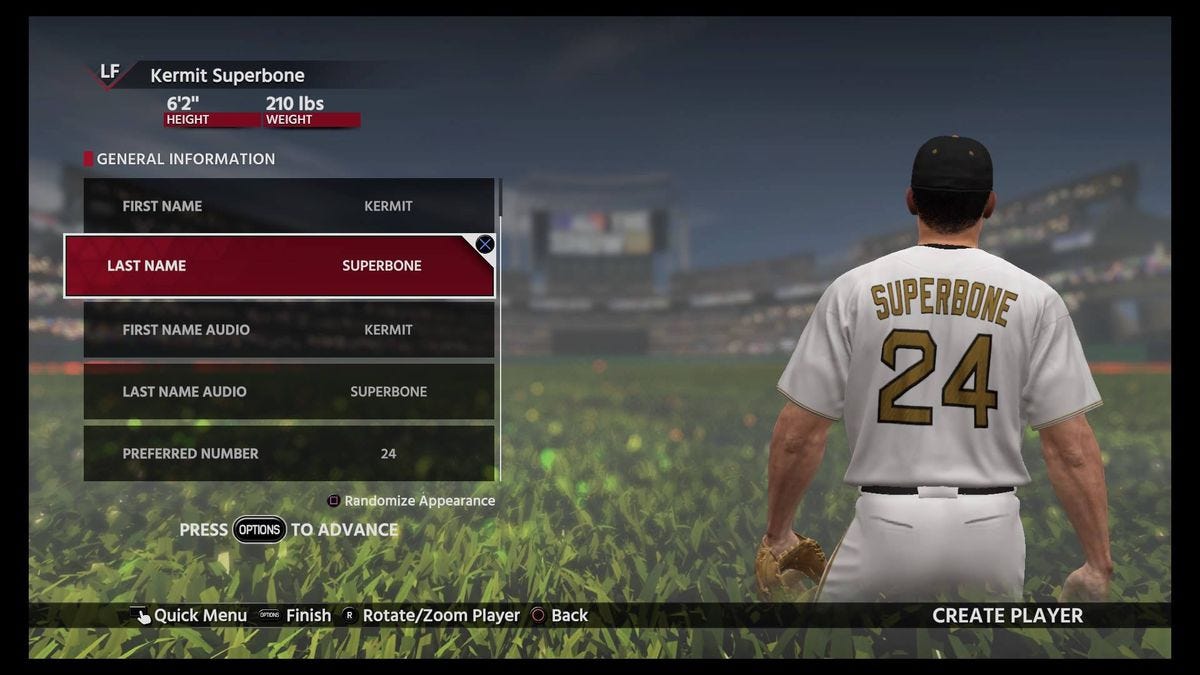
Task: Edit the Last Name row
Action: point(279,266)
